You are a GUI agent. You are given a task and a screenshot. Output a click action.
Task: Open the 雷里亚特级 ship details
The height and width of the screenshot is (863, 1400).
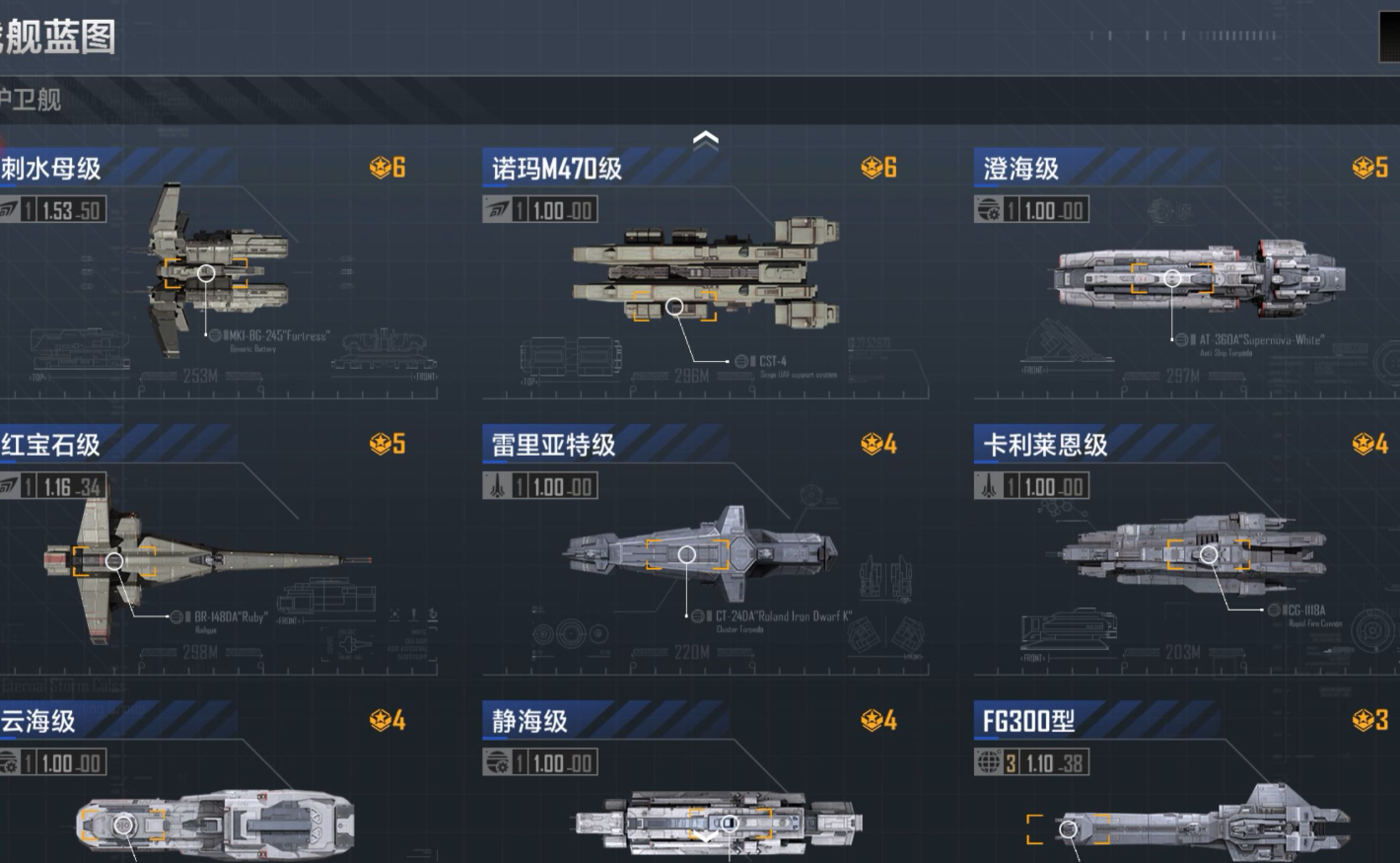click(x=552, y=444)
